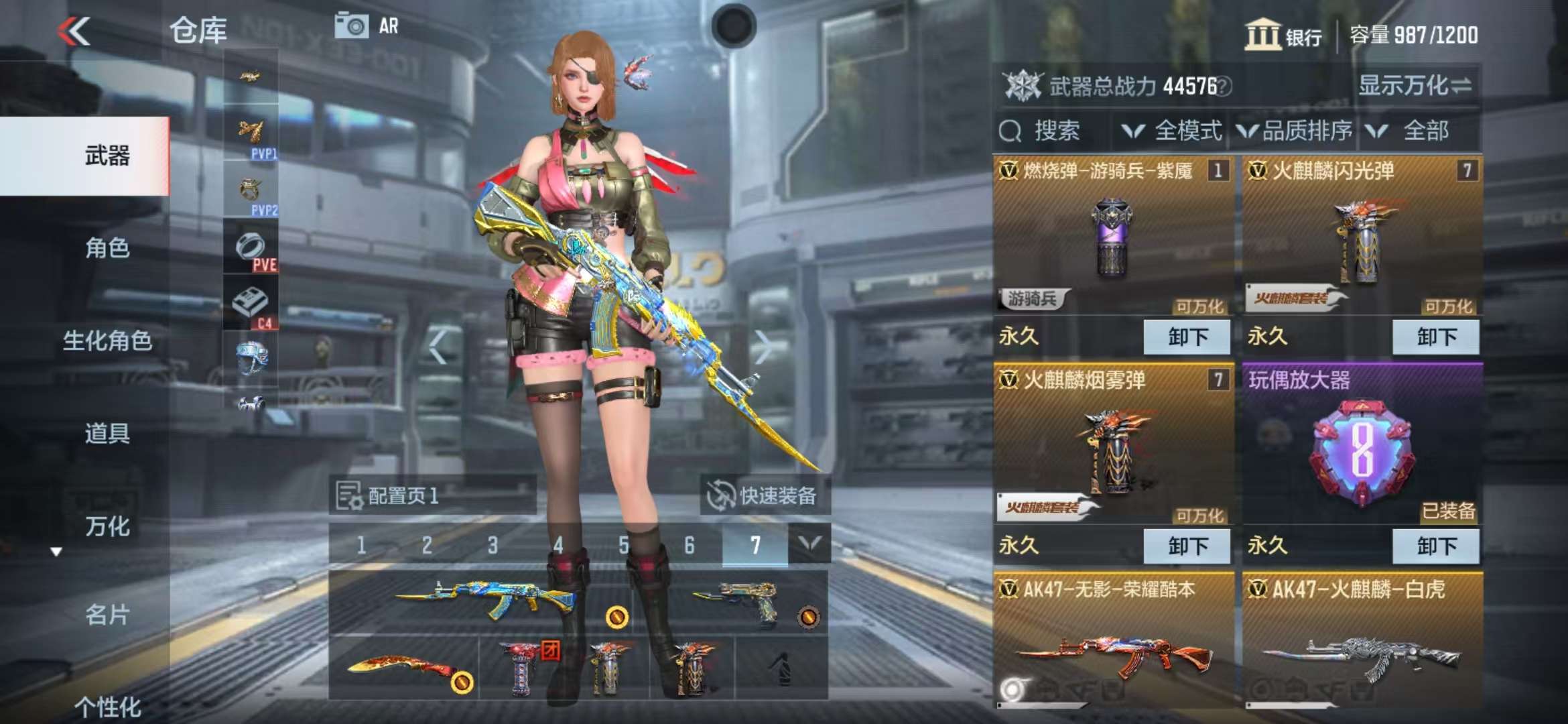This screenshot has height=724, width=1568.
Task: Open the 品质排序 sorting dropdown
Action: (x=1295, y=131)
